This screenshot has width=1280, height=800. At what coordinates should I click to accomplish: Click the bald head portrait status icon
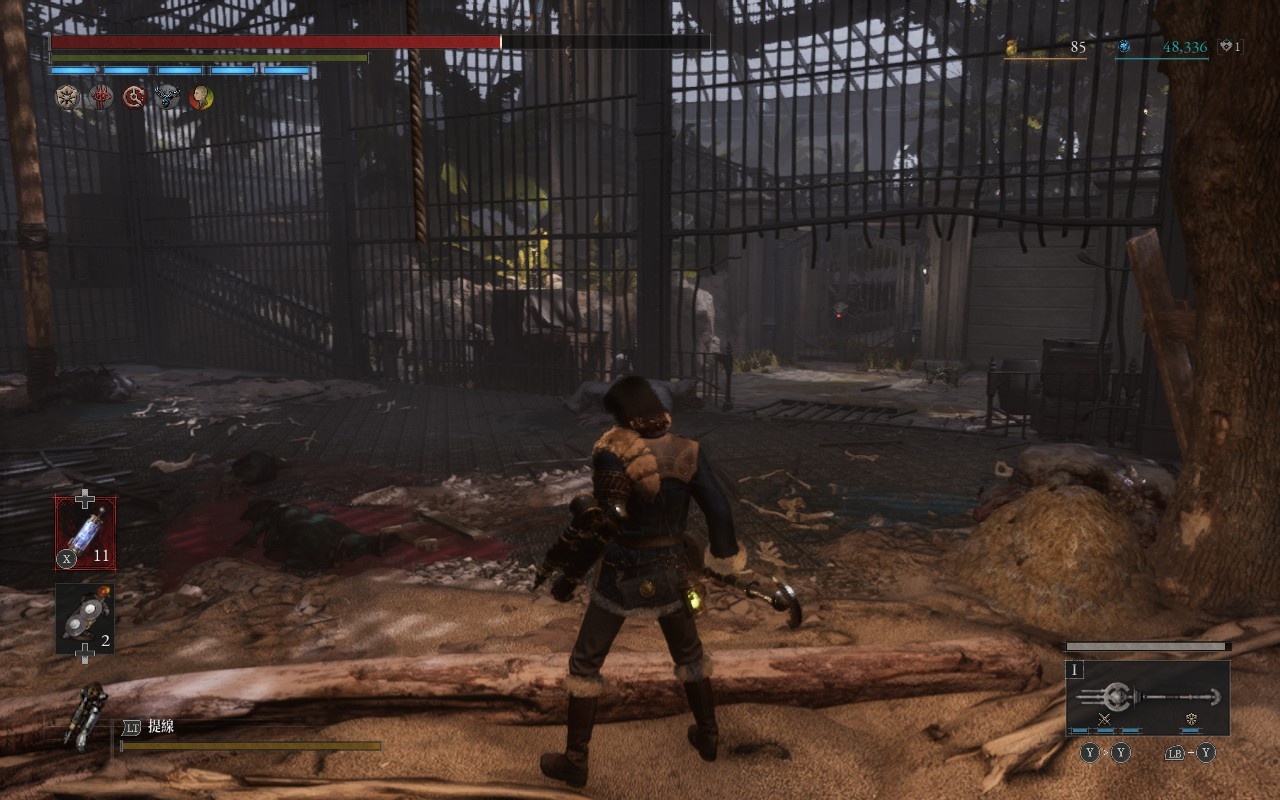201,97
